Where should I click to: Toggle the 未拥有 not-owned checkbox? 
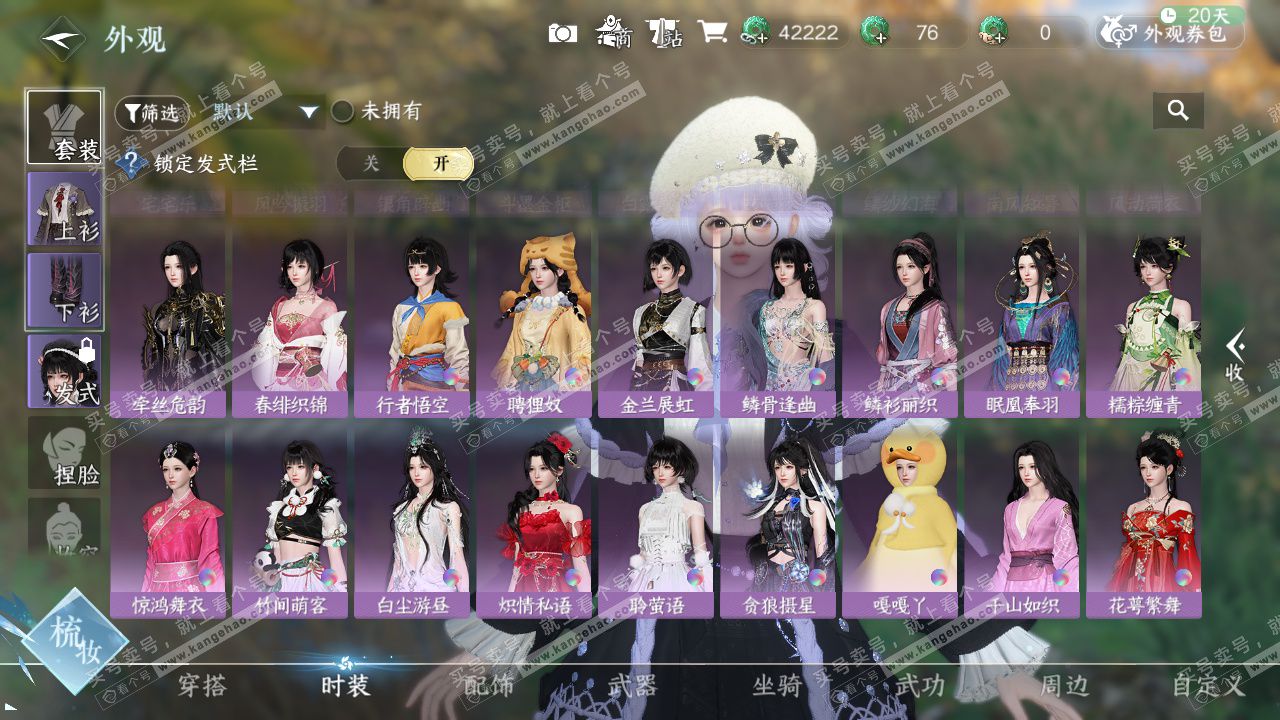click(x=343, y=111)
